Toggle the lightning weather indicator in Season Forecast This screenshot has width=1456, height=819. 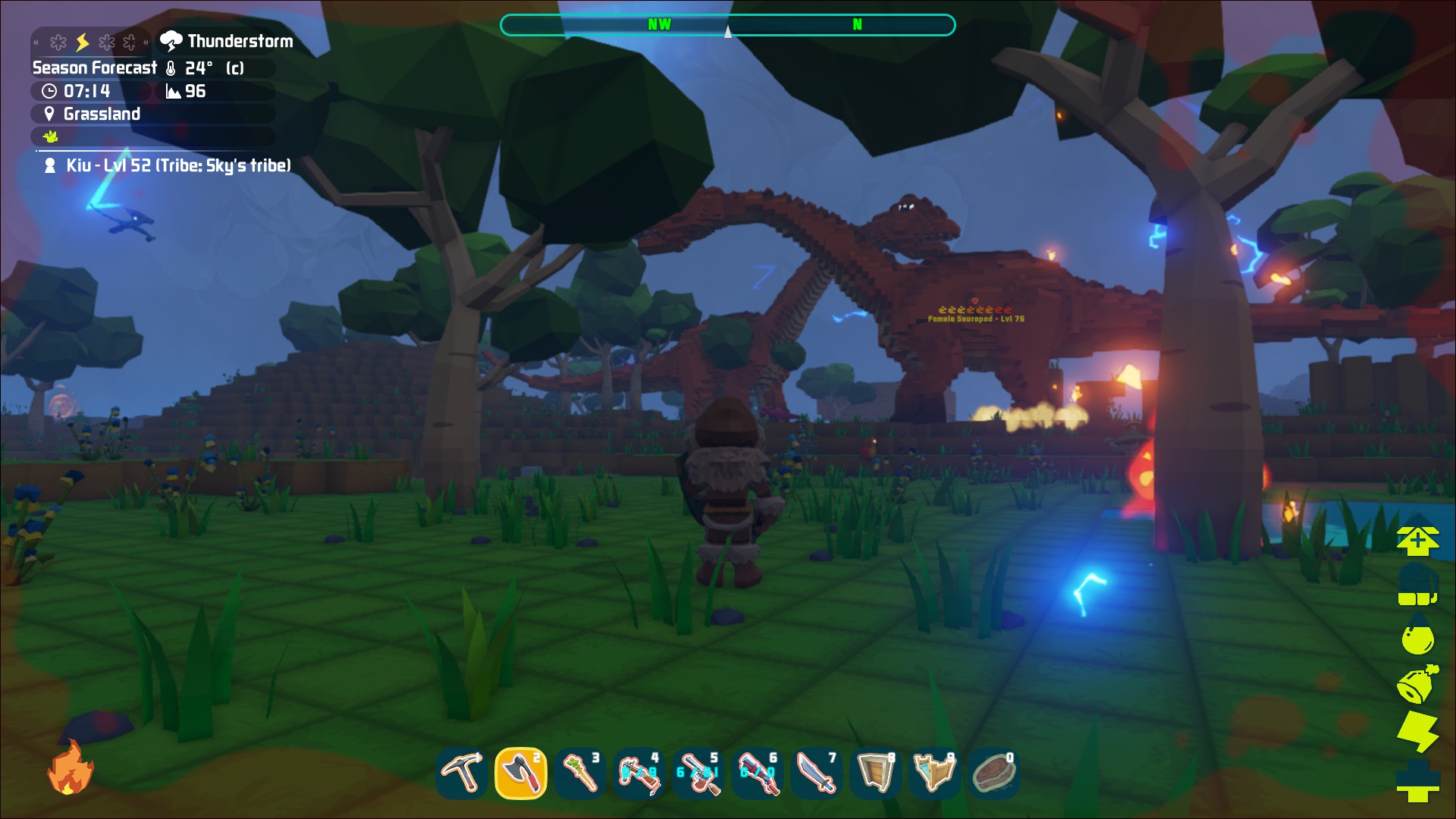tap(82, 42)
